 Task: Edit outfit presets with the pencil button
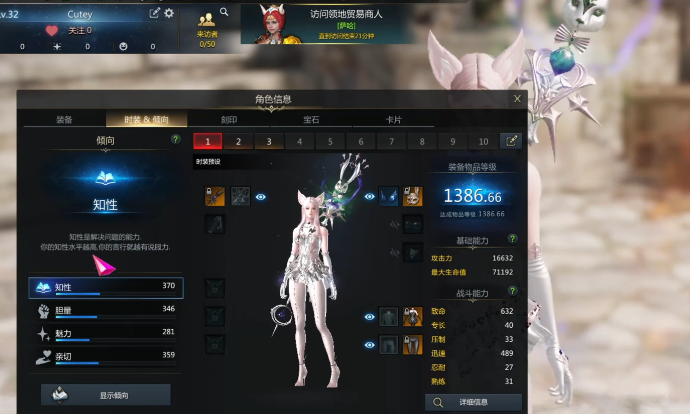(512, 141)
